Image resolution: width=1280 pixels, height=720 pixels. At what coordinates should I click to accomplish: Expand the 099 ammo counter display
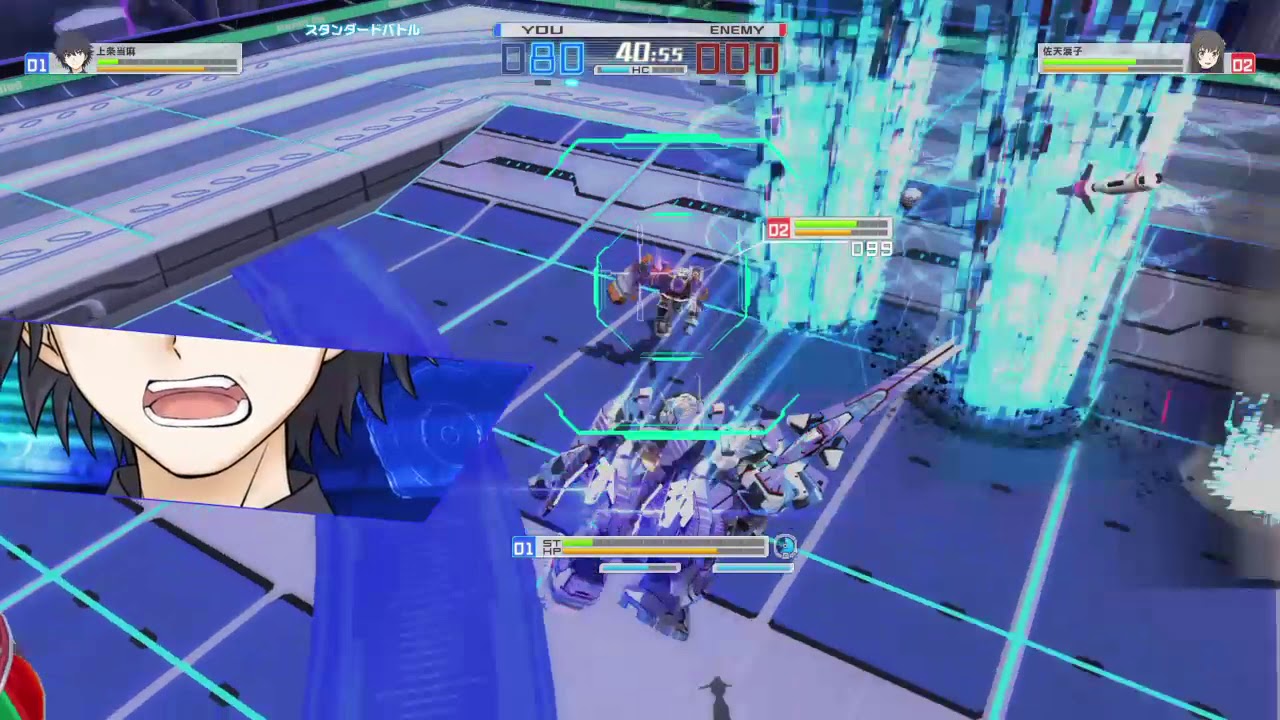tap(869, 249)
